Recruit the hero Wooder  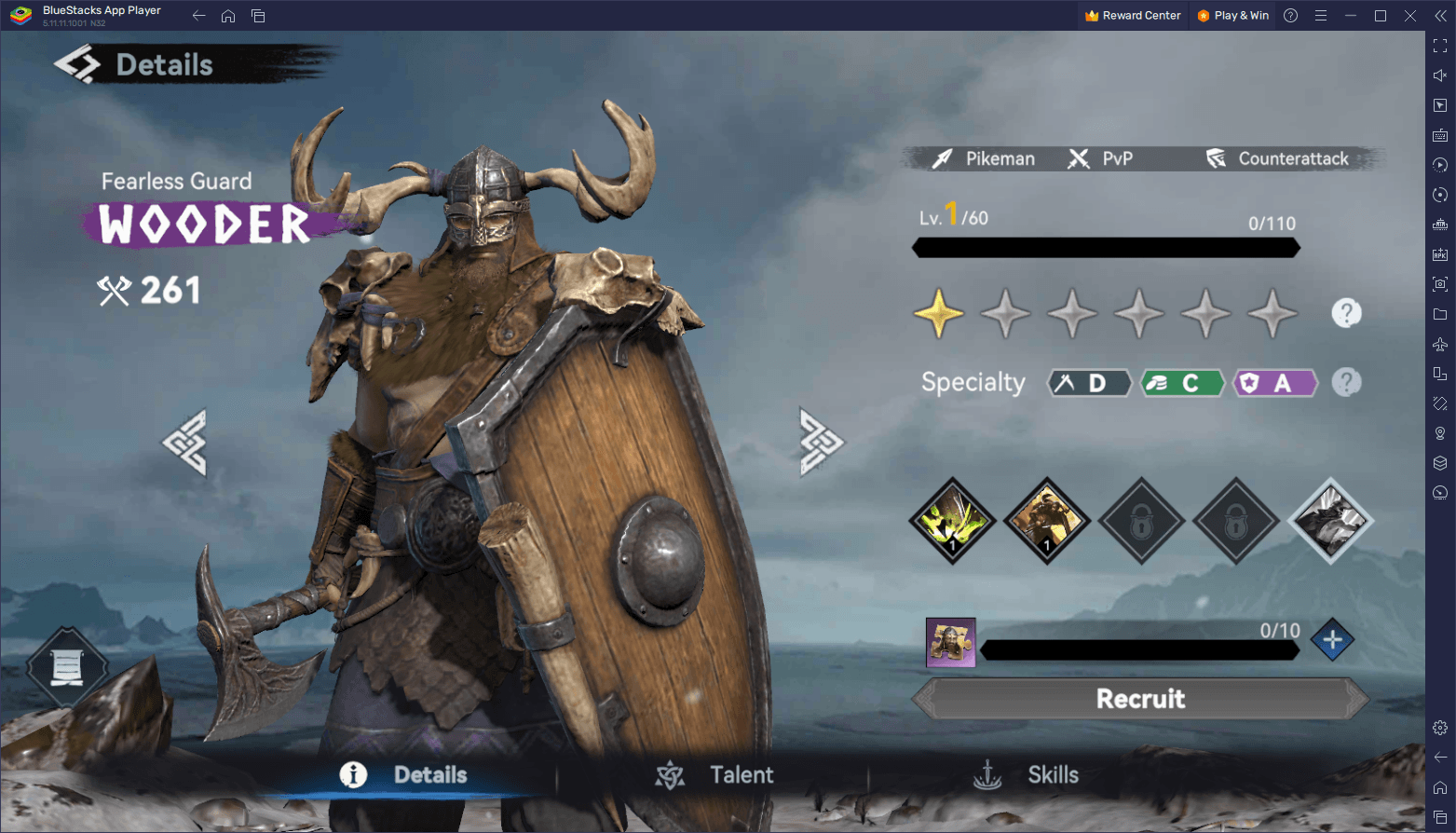pyautogui.click(x=1140, y=699)
